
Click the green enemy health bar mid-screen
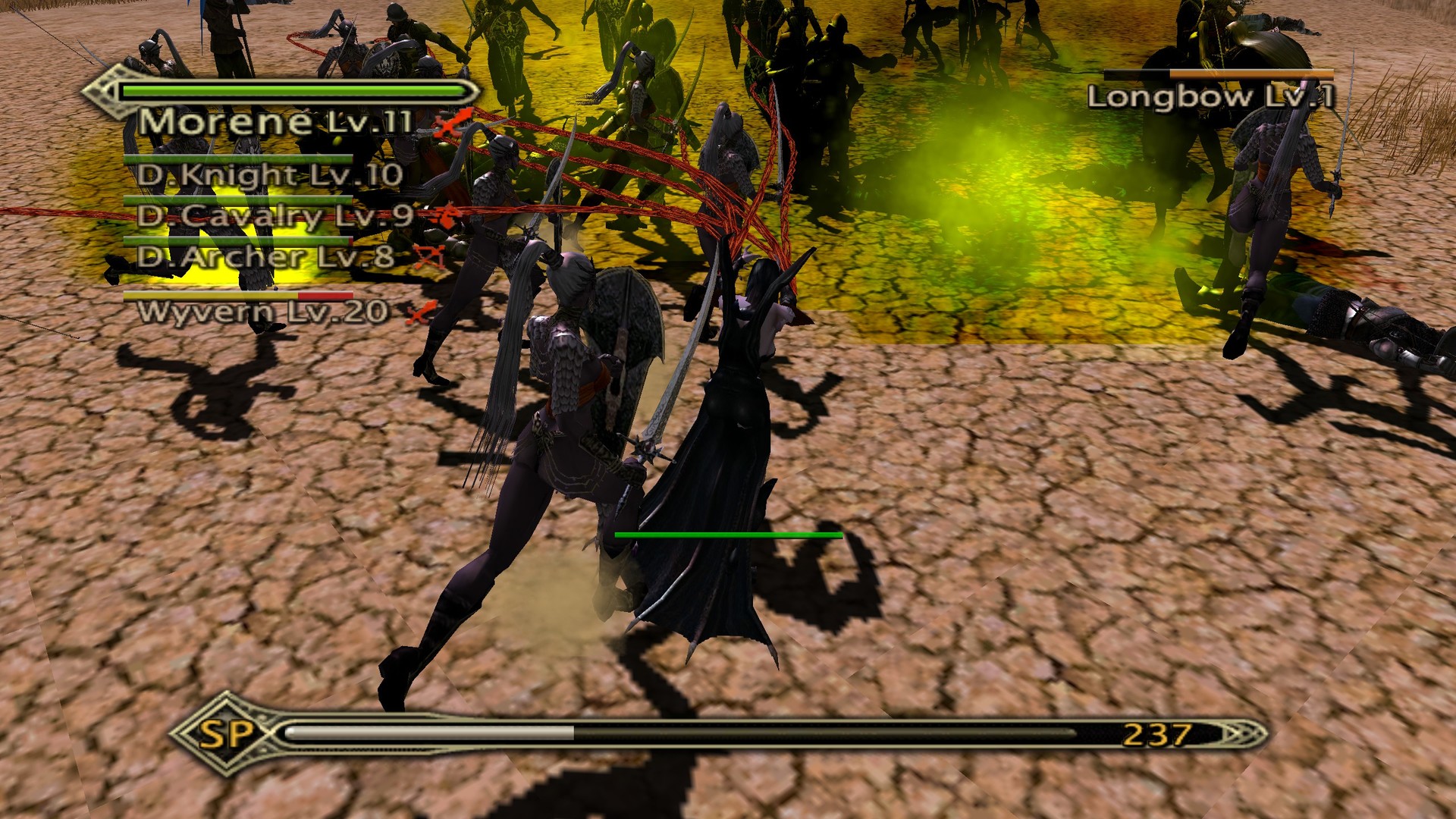(728, 535)
